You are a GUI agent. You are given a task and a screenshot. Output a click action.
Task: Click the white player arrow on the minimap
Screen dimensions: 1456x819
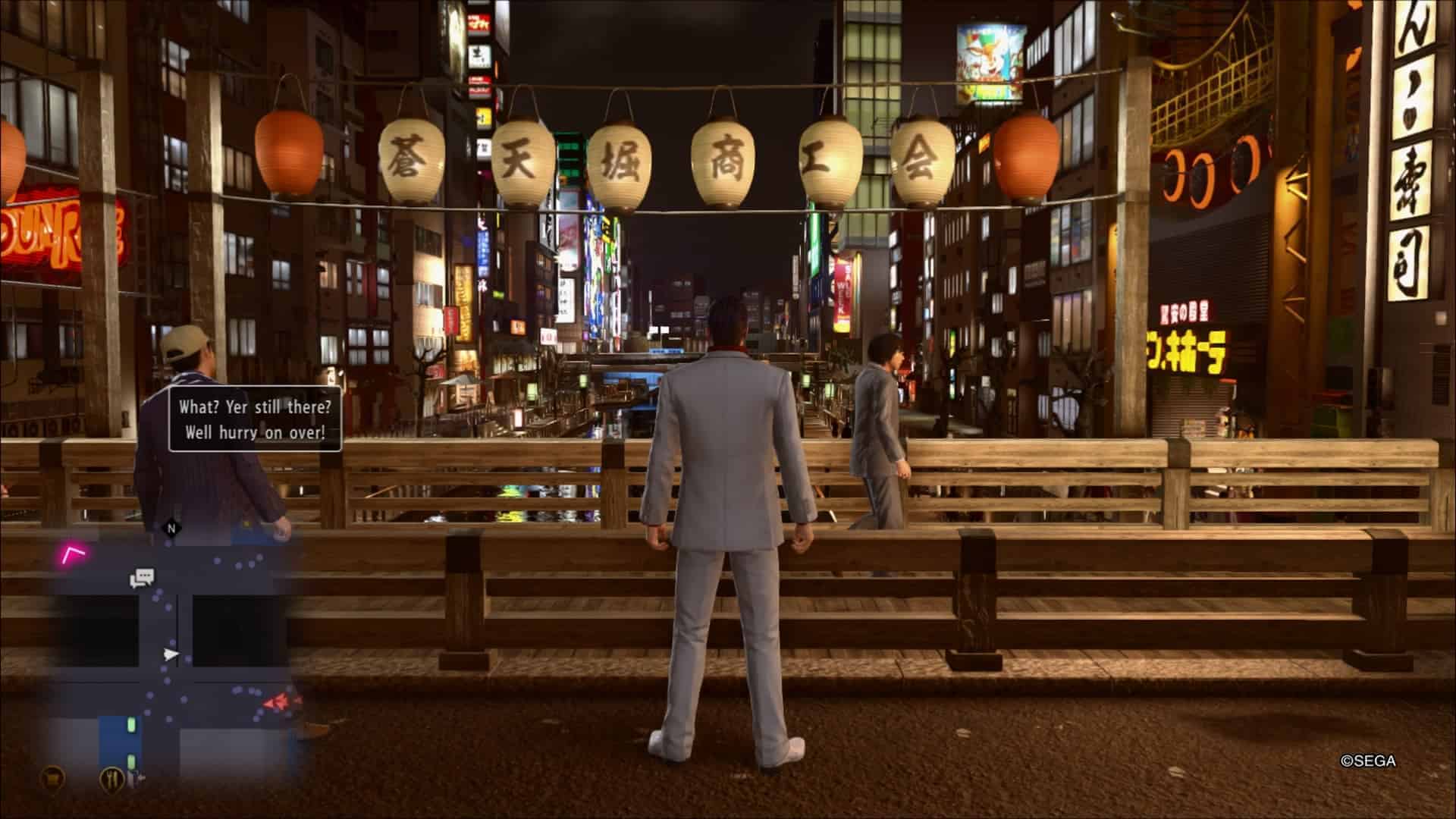(x=172, y=654)
